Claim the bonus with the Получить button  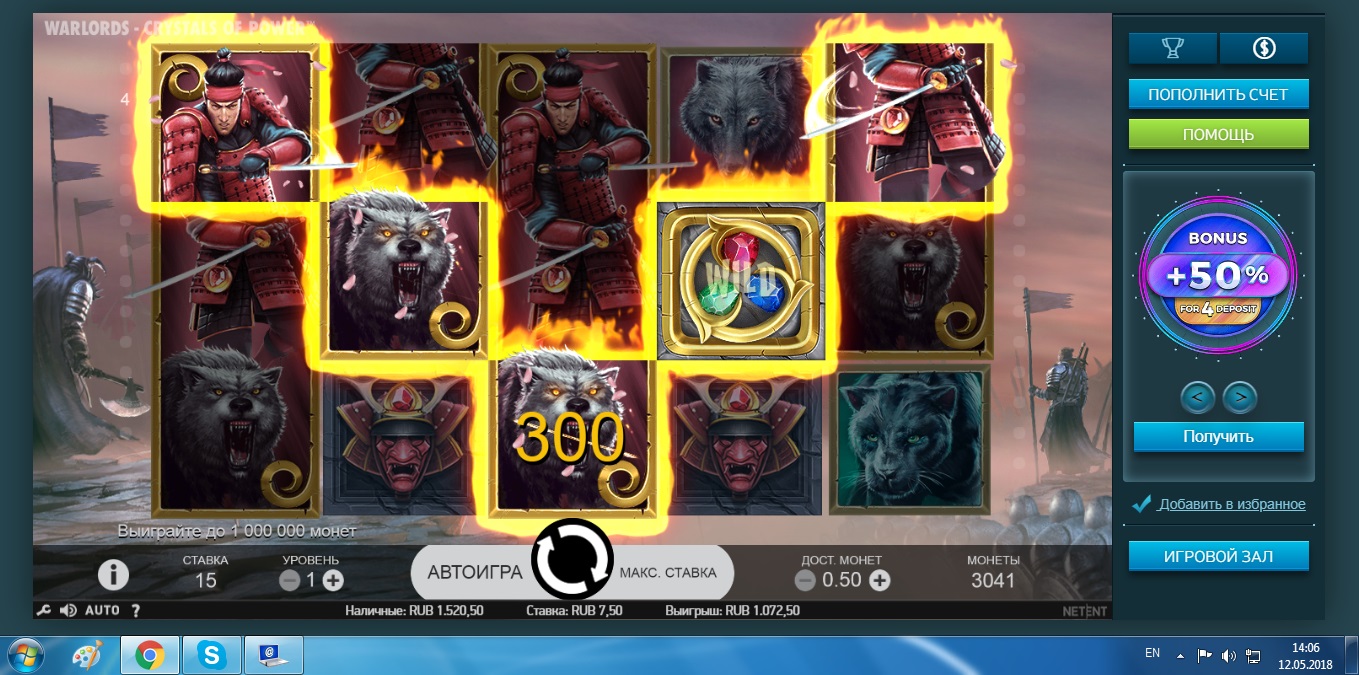click(1218, 437)
